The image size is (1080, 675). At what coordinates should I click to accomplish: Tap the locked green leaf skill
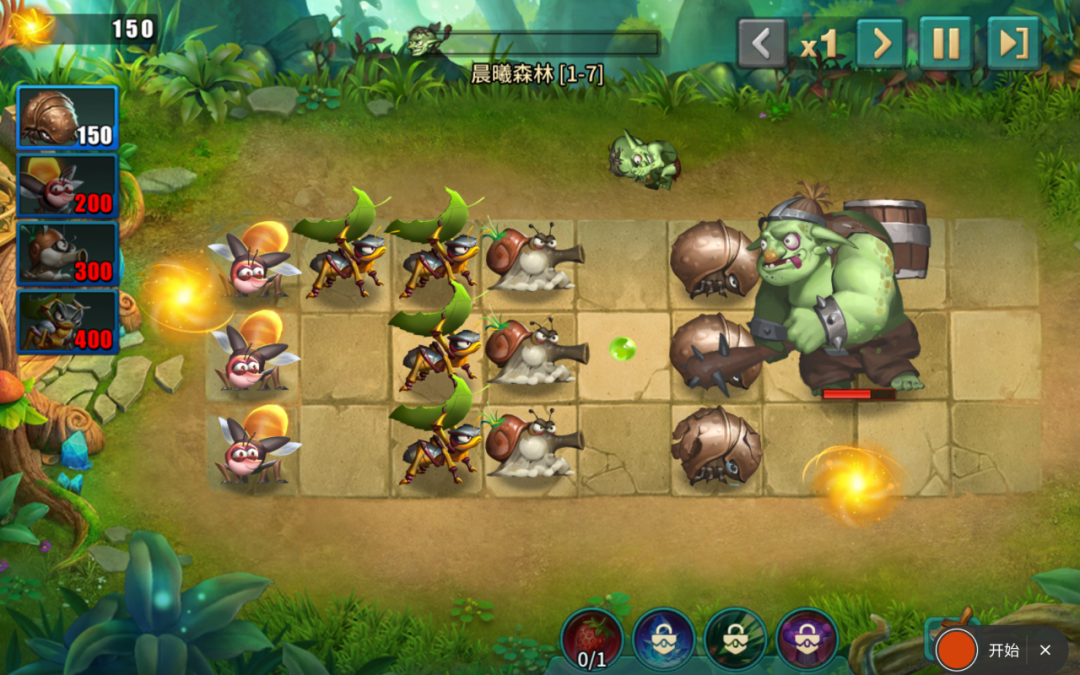pos(736,639)
